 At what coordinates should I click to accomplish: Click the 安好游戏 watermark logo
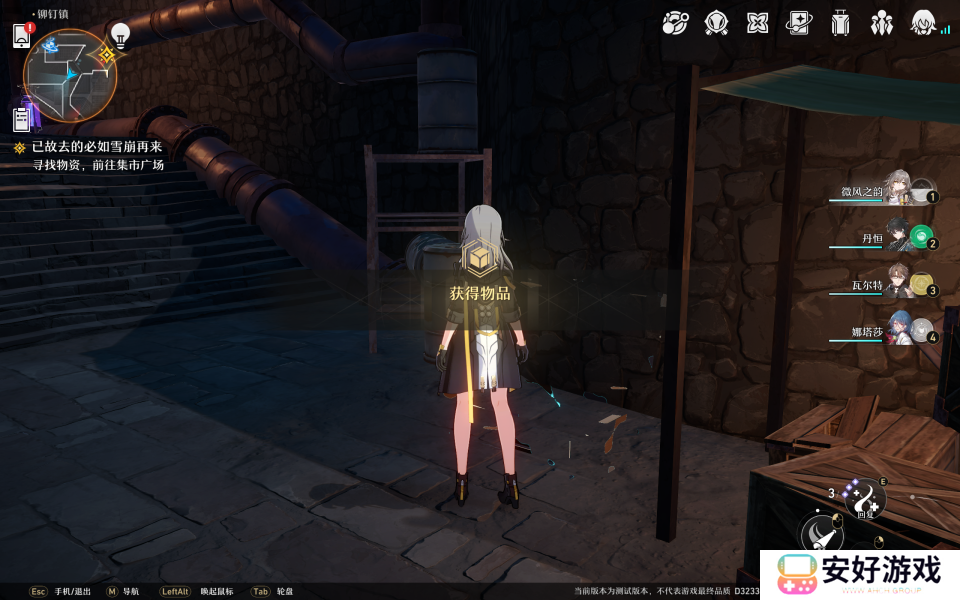coord(860,574)
